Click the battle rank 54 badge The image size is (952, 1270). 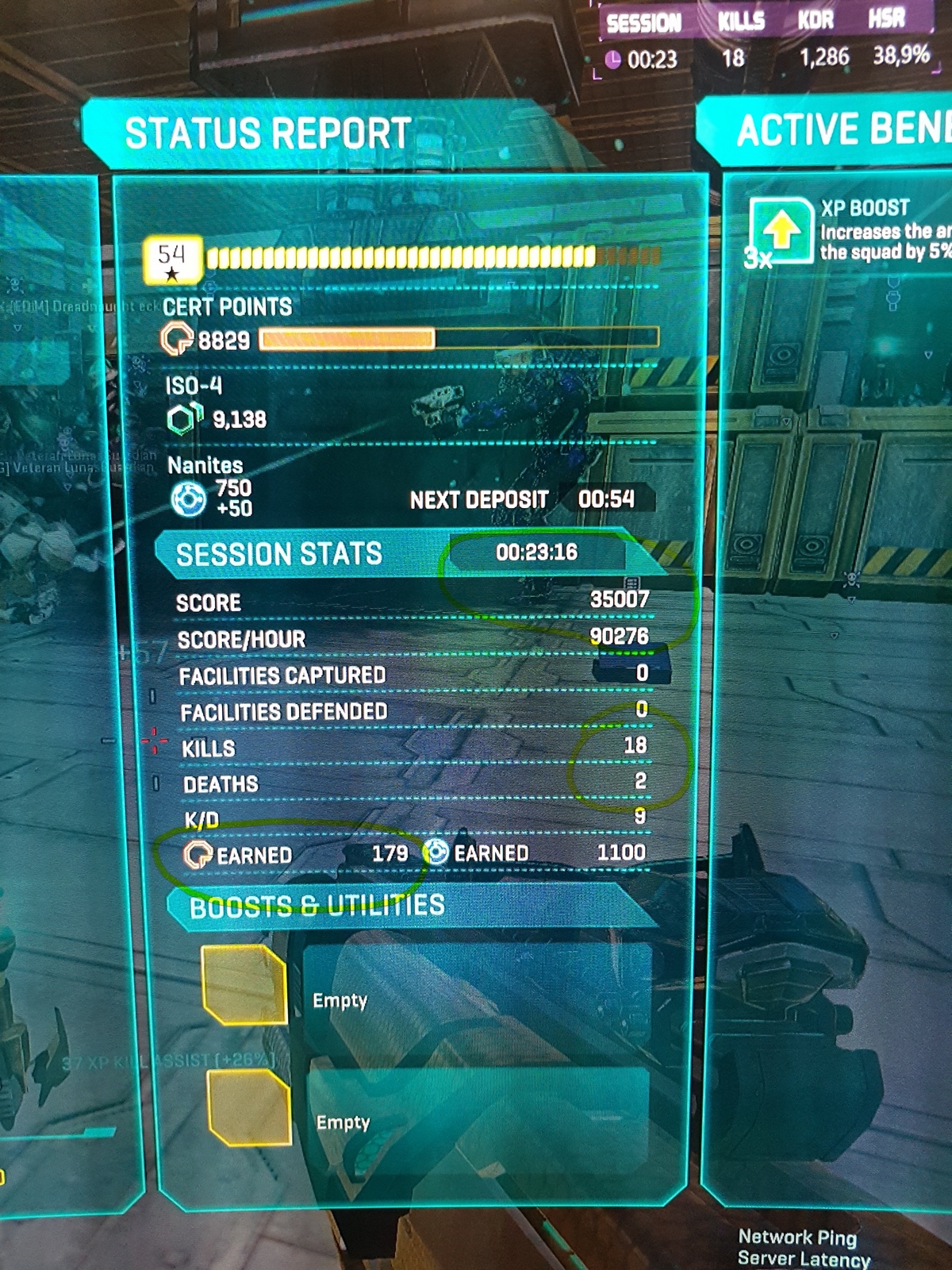171,260
